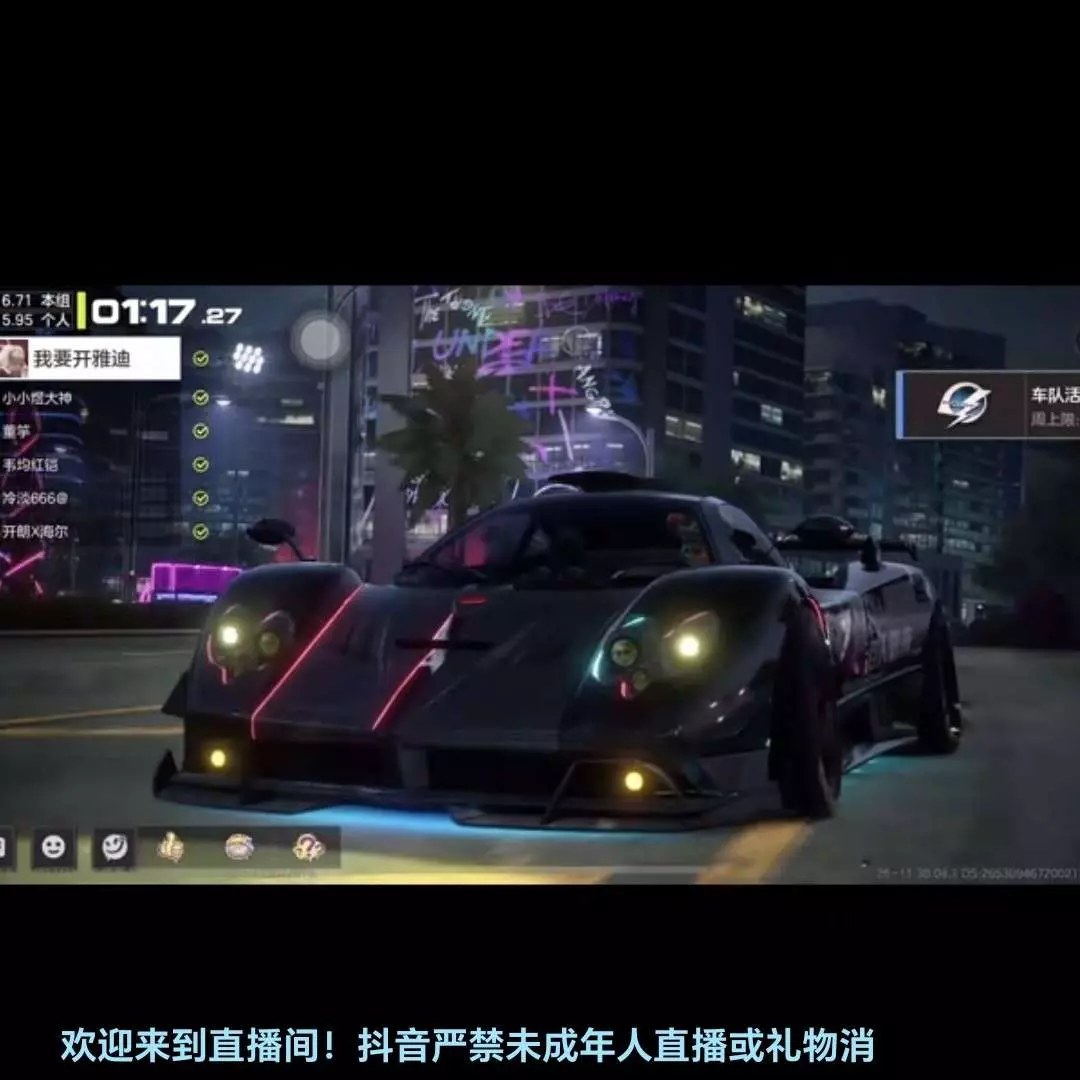The image size is (1080, 1080).
Task: Send the golden question mark emote
Action: (x=308, y=848)
